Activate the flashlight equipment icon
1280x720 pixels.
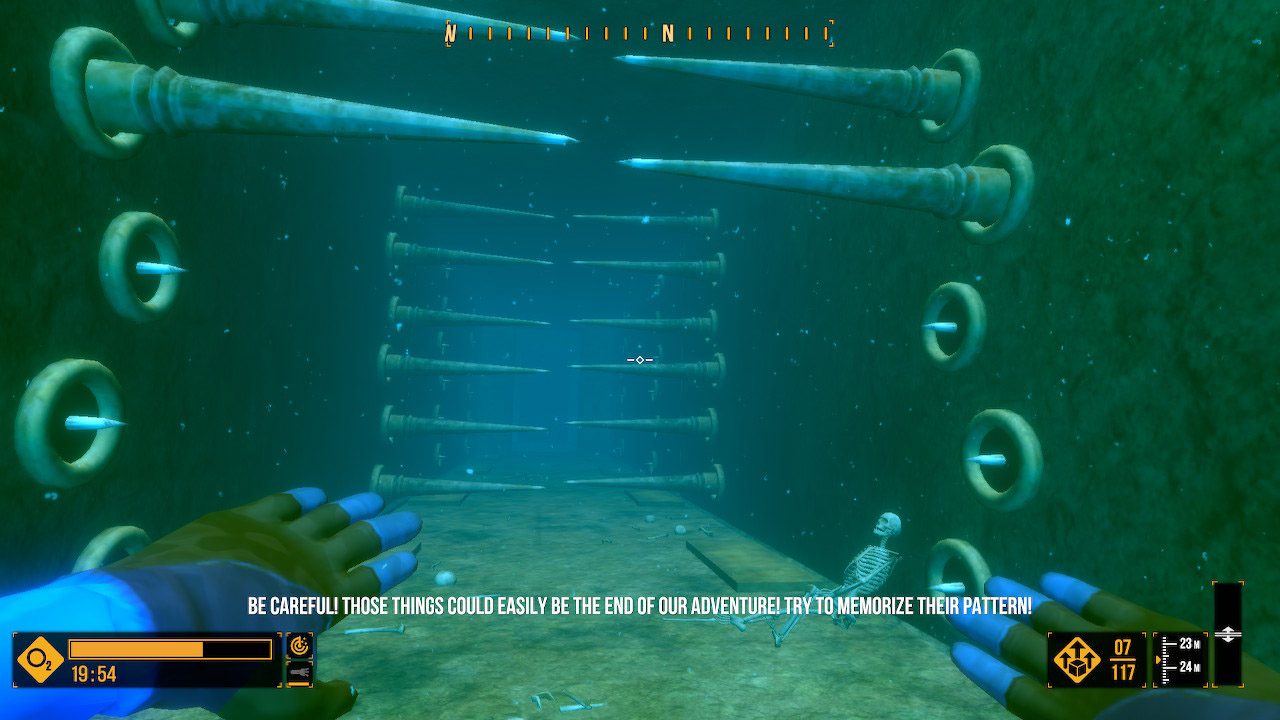click(x=299, y=672)
